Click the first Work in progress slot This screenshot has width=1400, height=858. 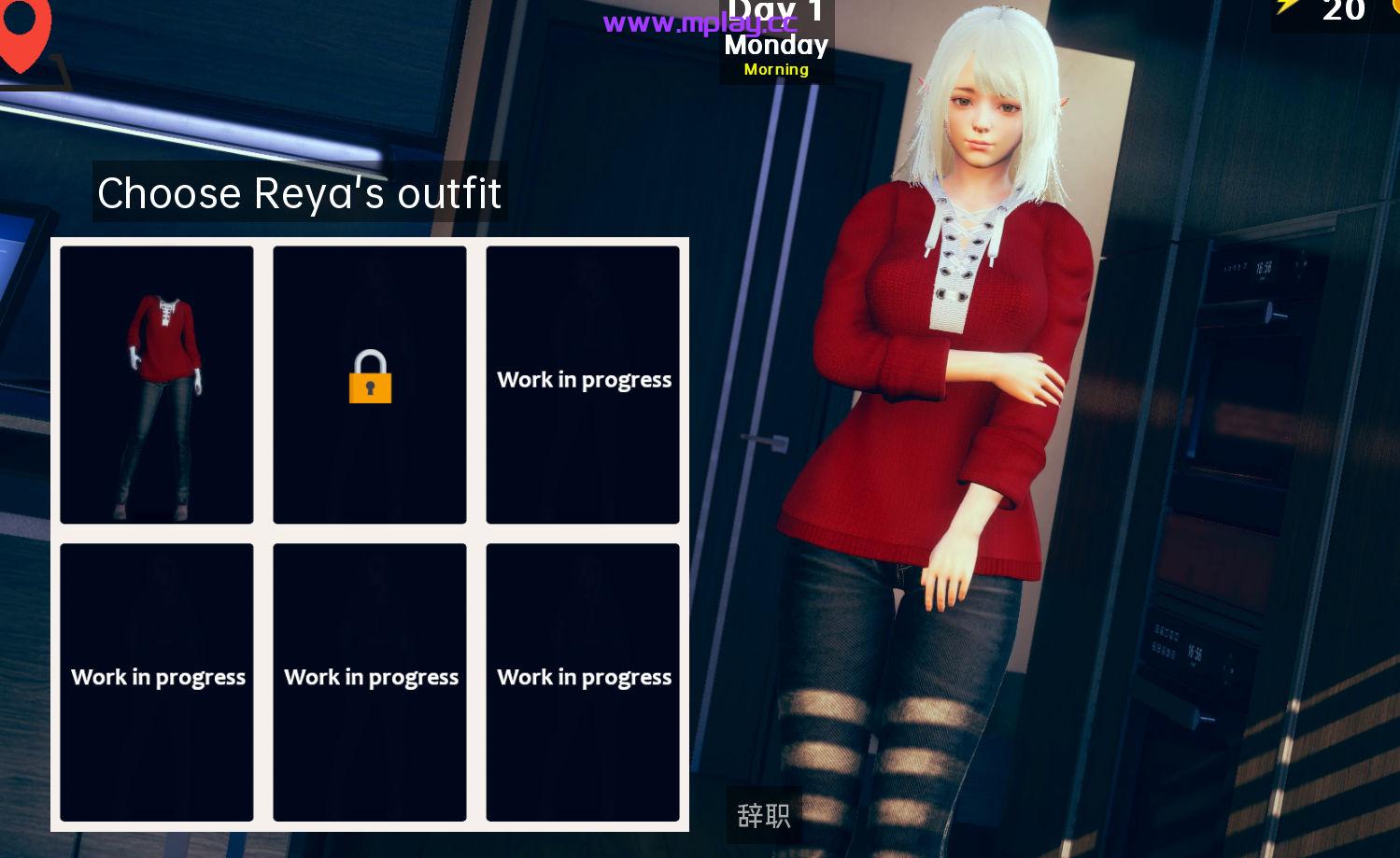tap(583, 384)
